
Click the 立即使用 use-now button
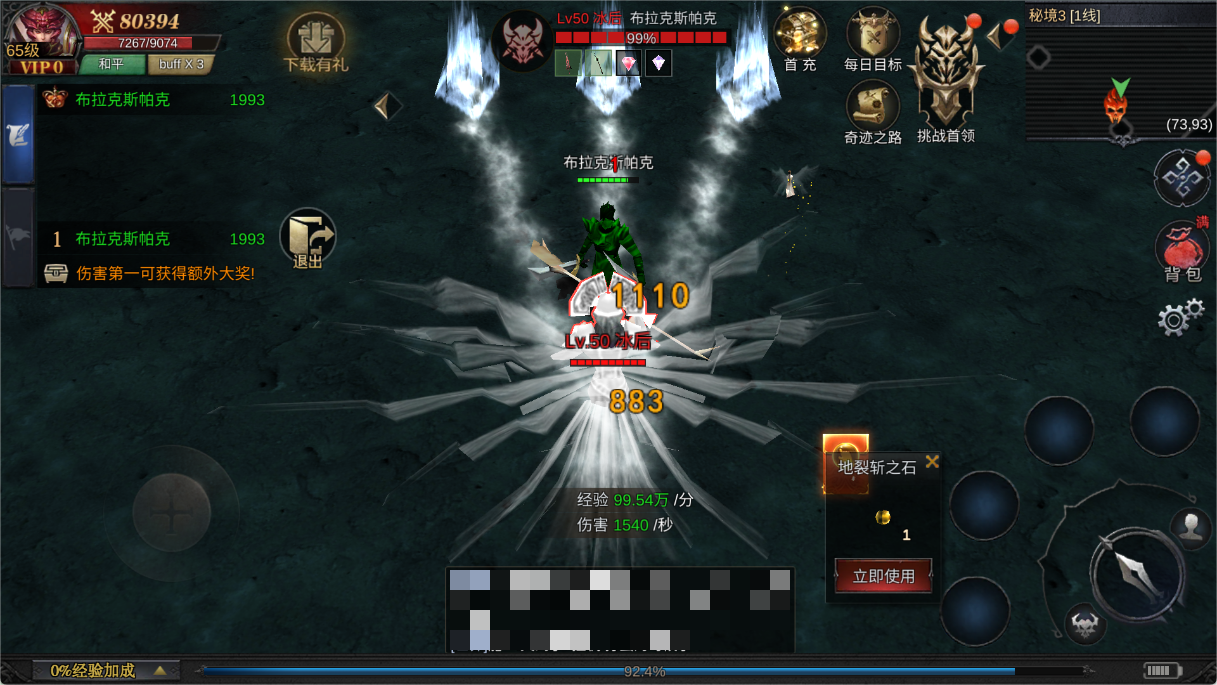pyautogui.click(x=883, y=576)
